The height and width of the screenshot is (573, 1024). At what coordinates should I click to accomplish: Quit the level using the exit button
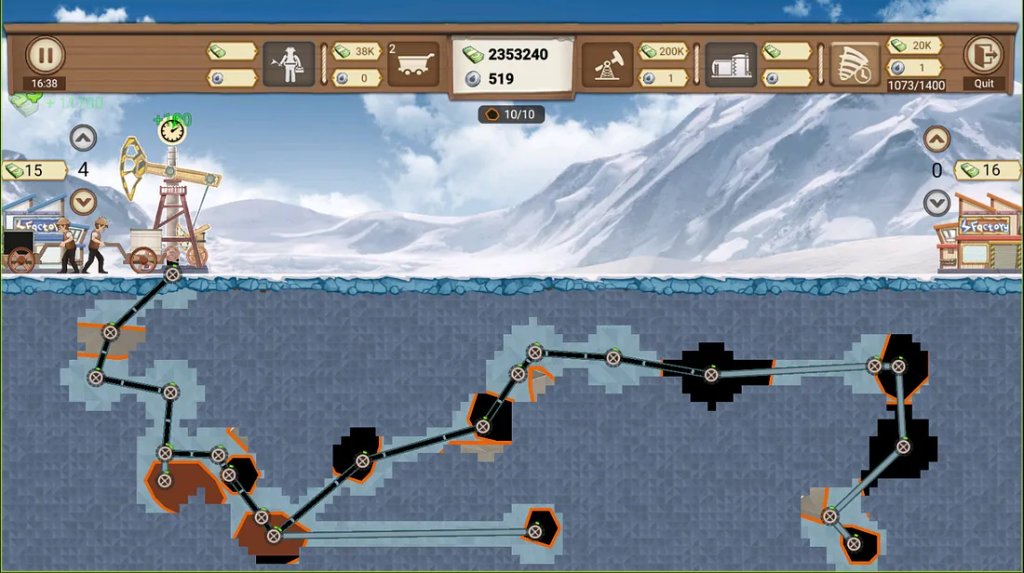(983, 54)
